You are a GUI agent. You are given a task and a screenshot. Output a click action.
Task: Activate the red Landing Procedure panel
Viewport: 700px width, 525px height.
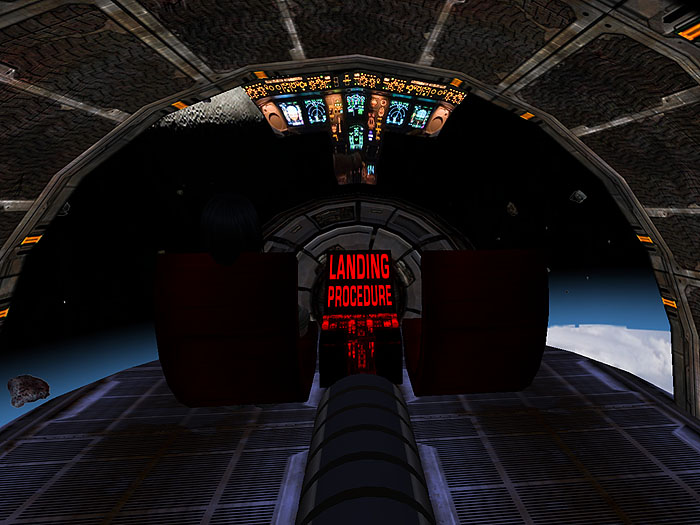[x=359, y=282]
